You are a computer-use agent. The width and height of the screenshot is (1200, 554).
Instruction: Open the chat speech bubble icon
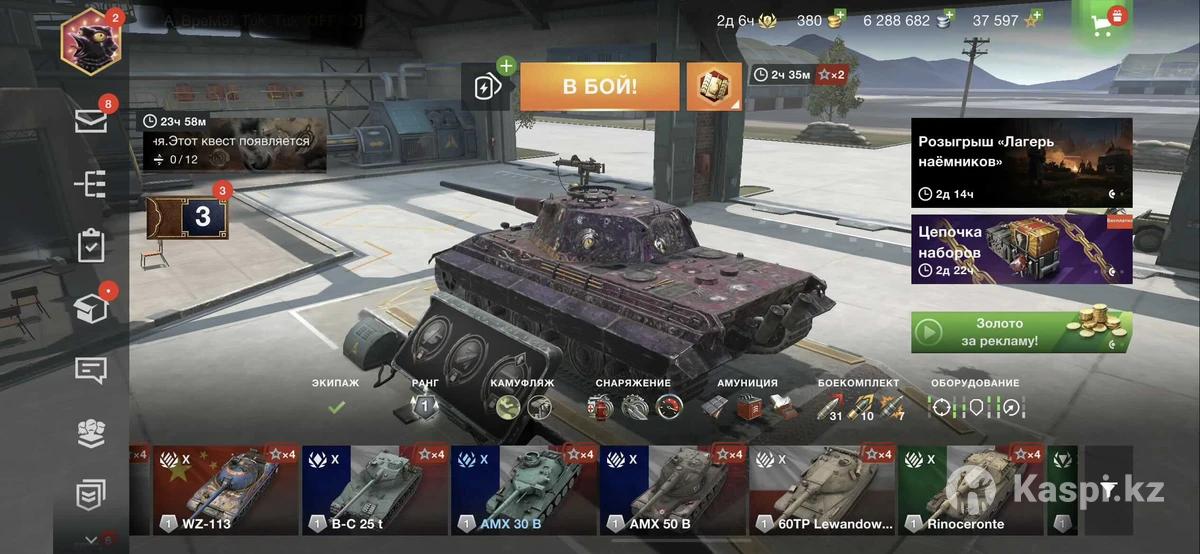point(91,370)
